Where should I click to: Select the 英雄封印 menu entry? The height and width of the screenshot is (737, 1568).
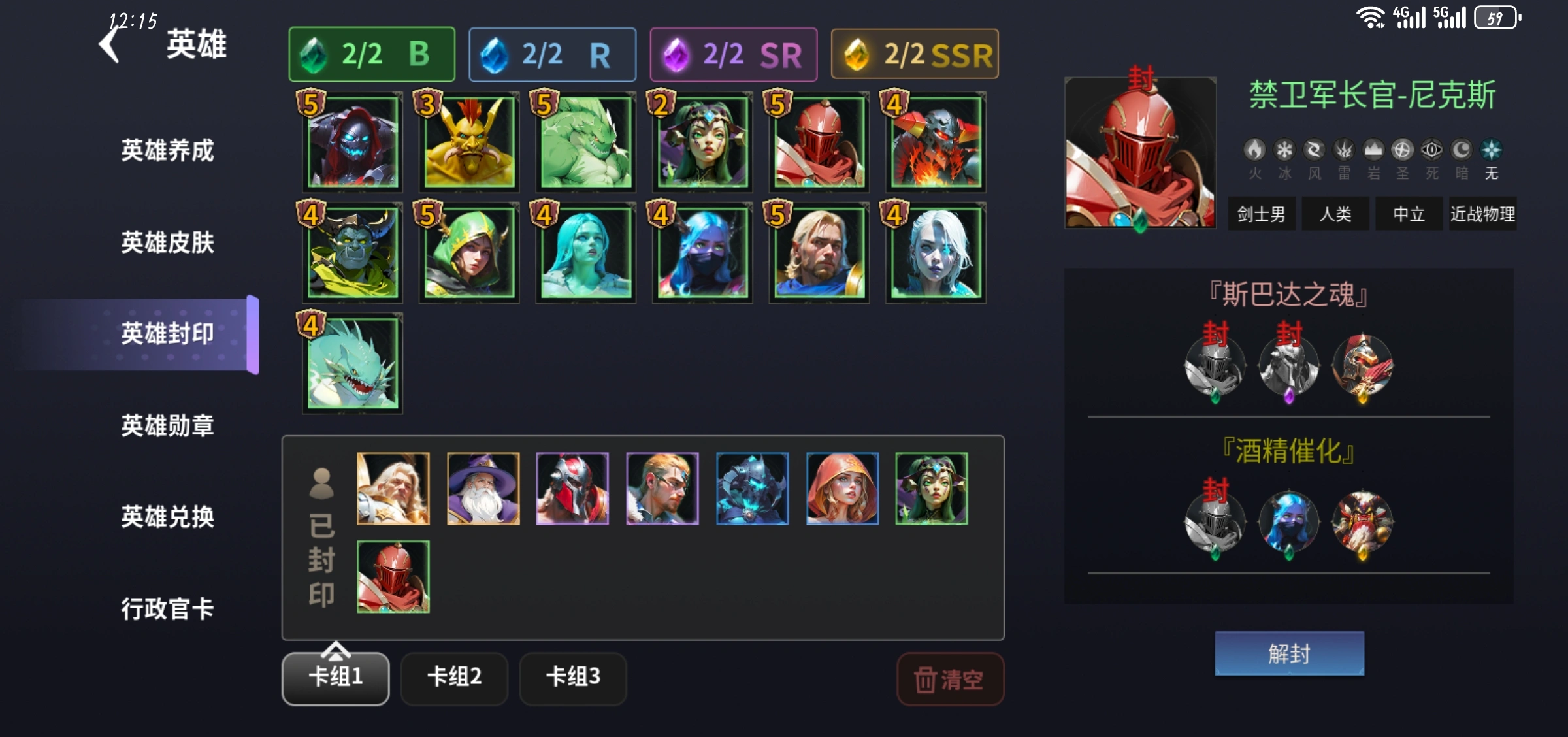pyautogui.click(x=167, y=334)
